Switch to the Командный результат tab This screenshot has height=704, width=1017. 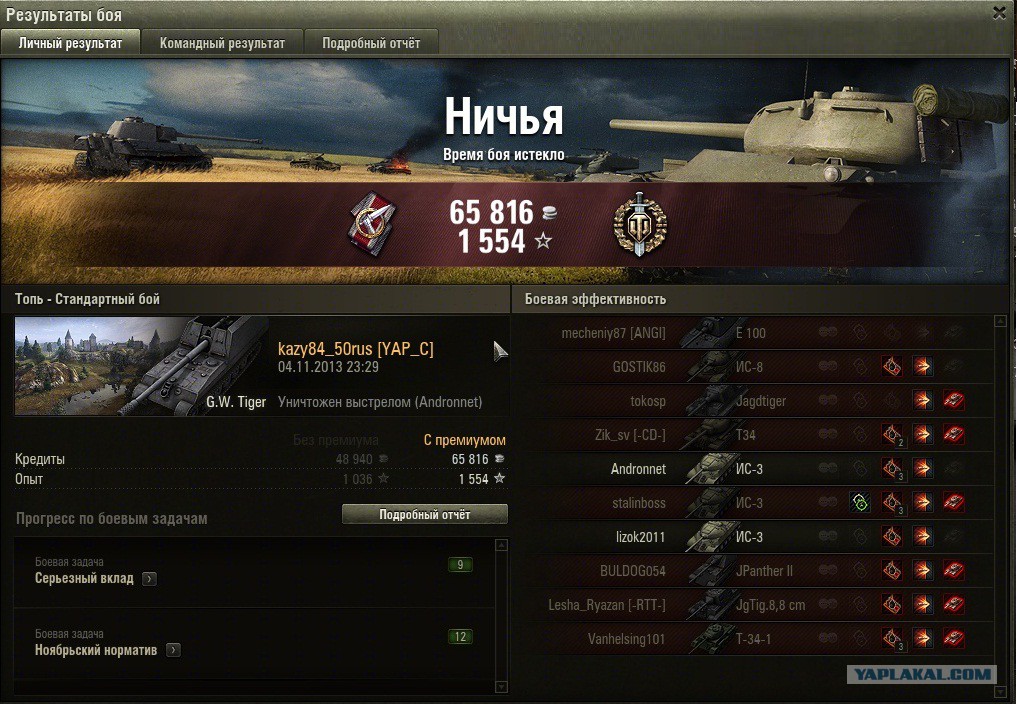pos(222,43)
